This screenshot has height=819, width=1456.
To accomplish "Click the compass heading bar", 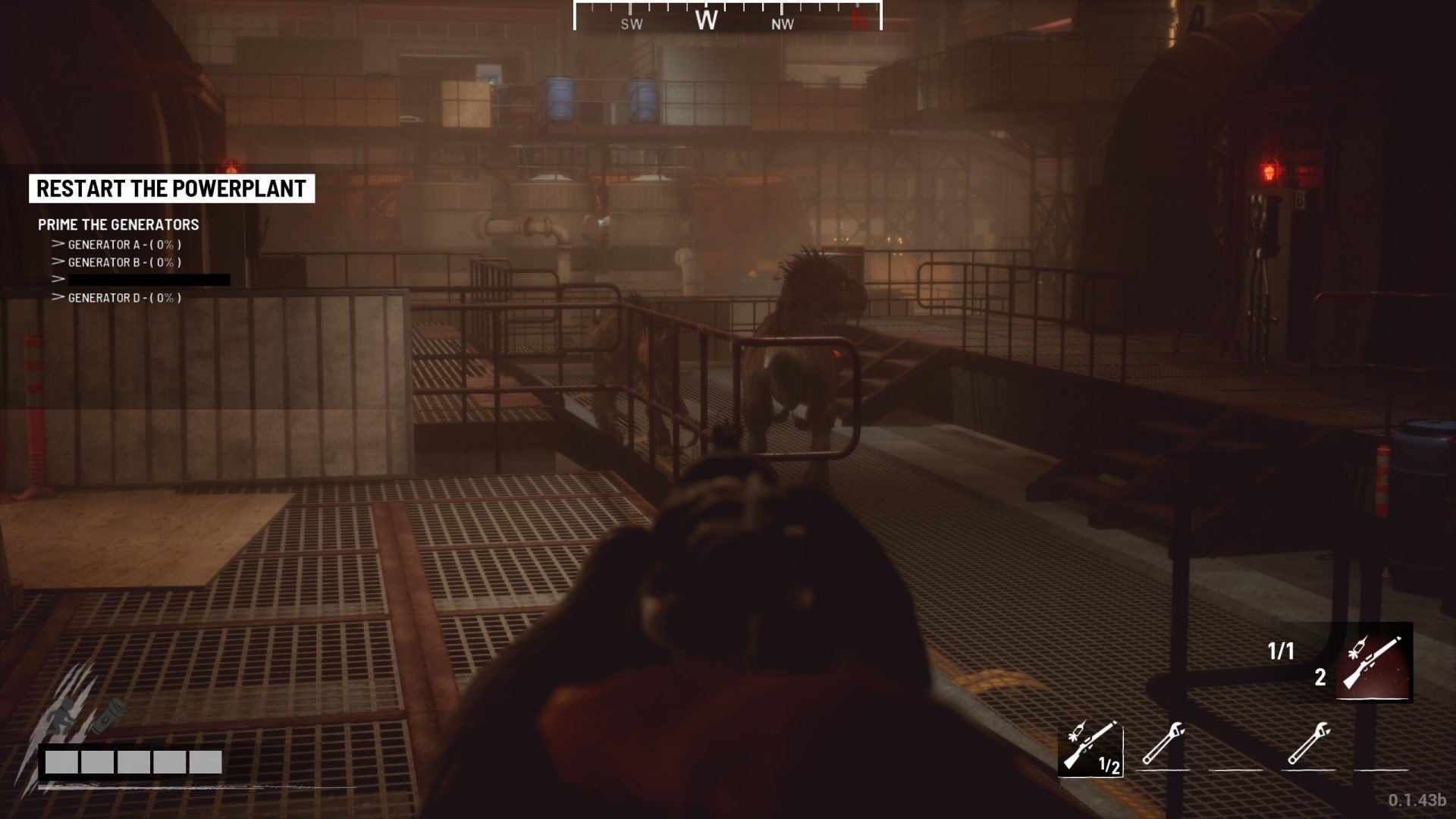I will (x=727, y=18).
